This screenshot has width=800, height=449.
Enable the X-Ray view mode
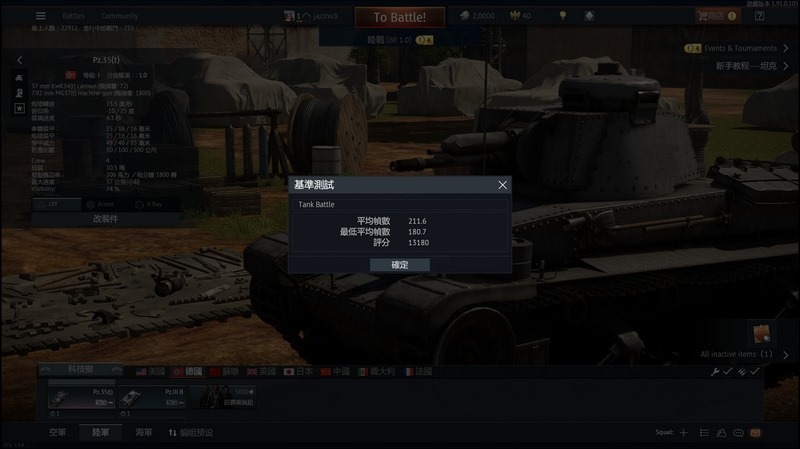[x=148, y=203]
